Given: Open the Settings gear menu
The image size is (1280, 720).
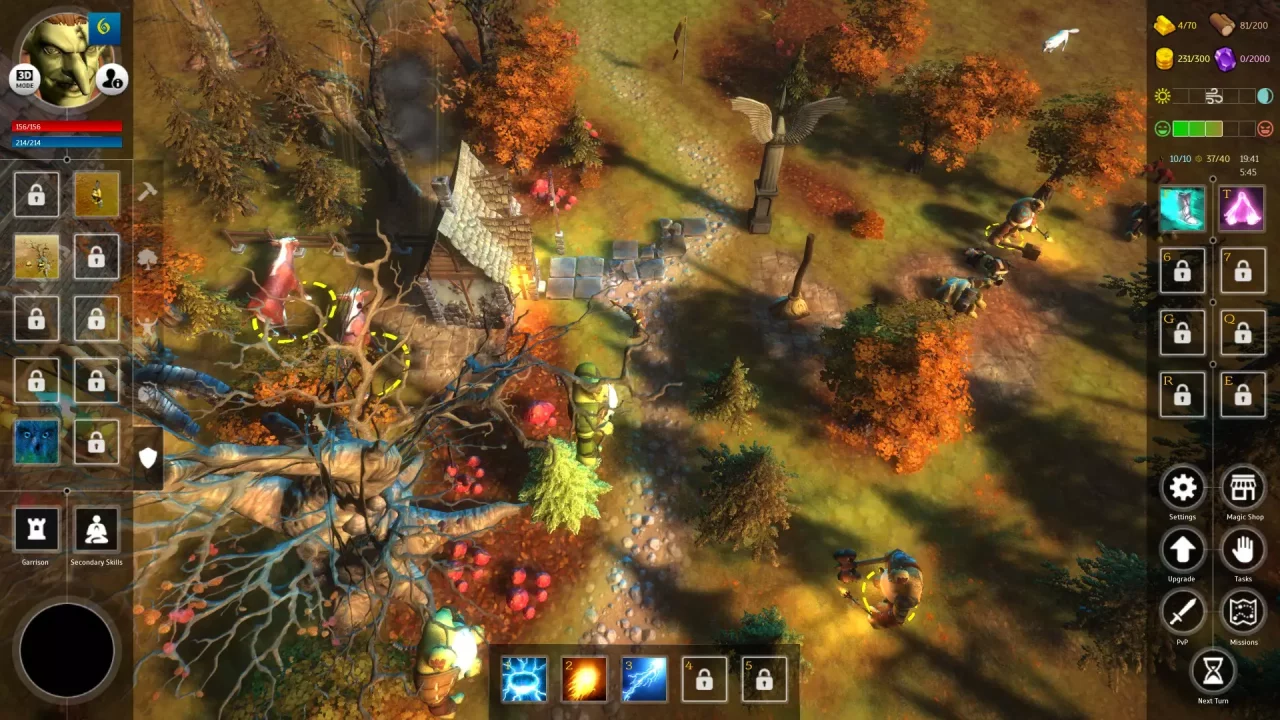Looking at the screenshot, I should 1182,487.
